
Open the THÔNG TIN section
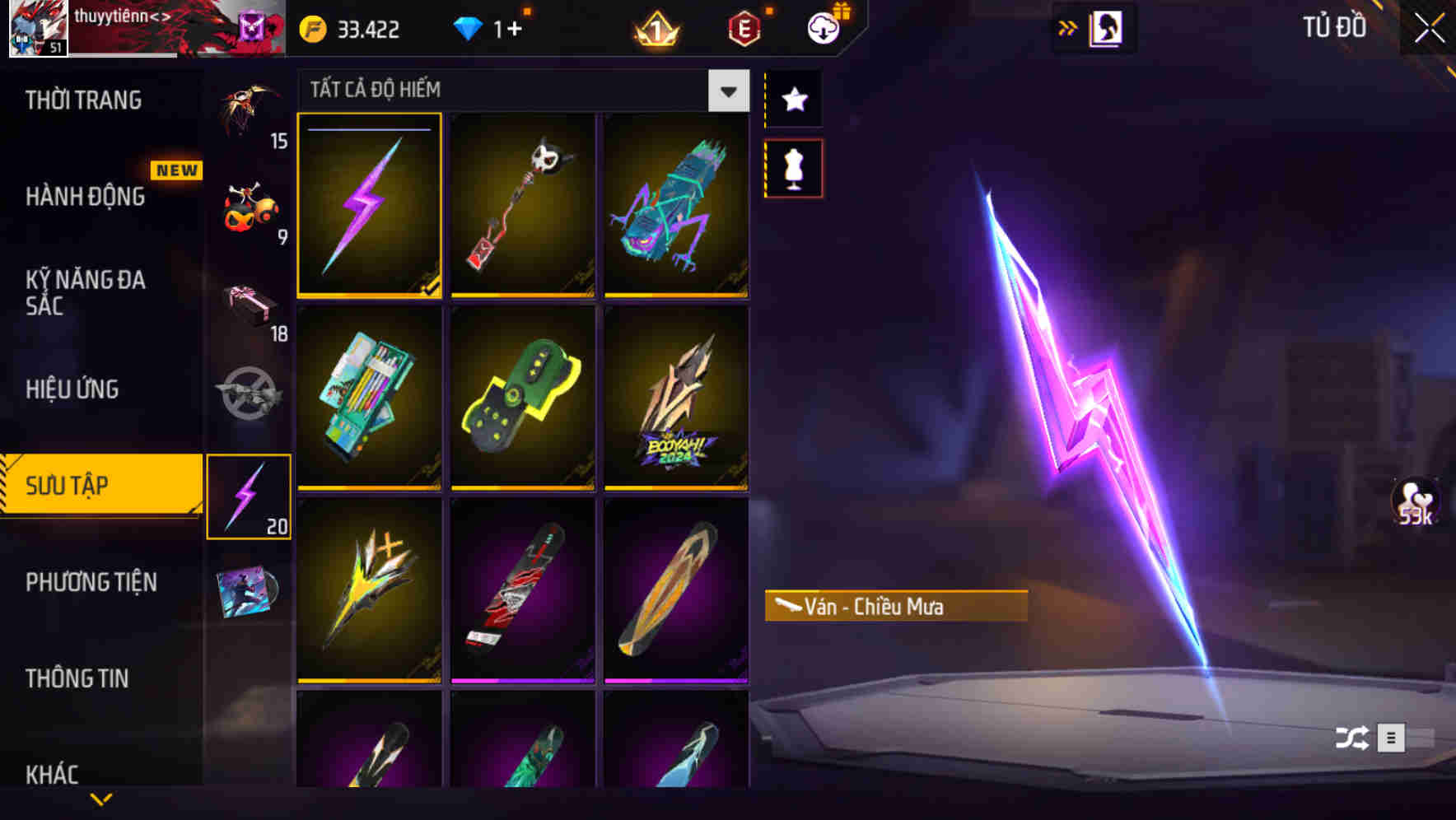click(x=78, y=679)
